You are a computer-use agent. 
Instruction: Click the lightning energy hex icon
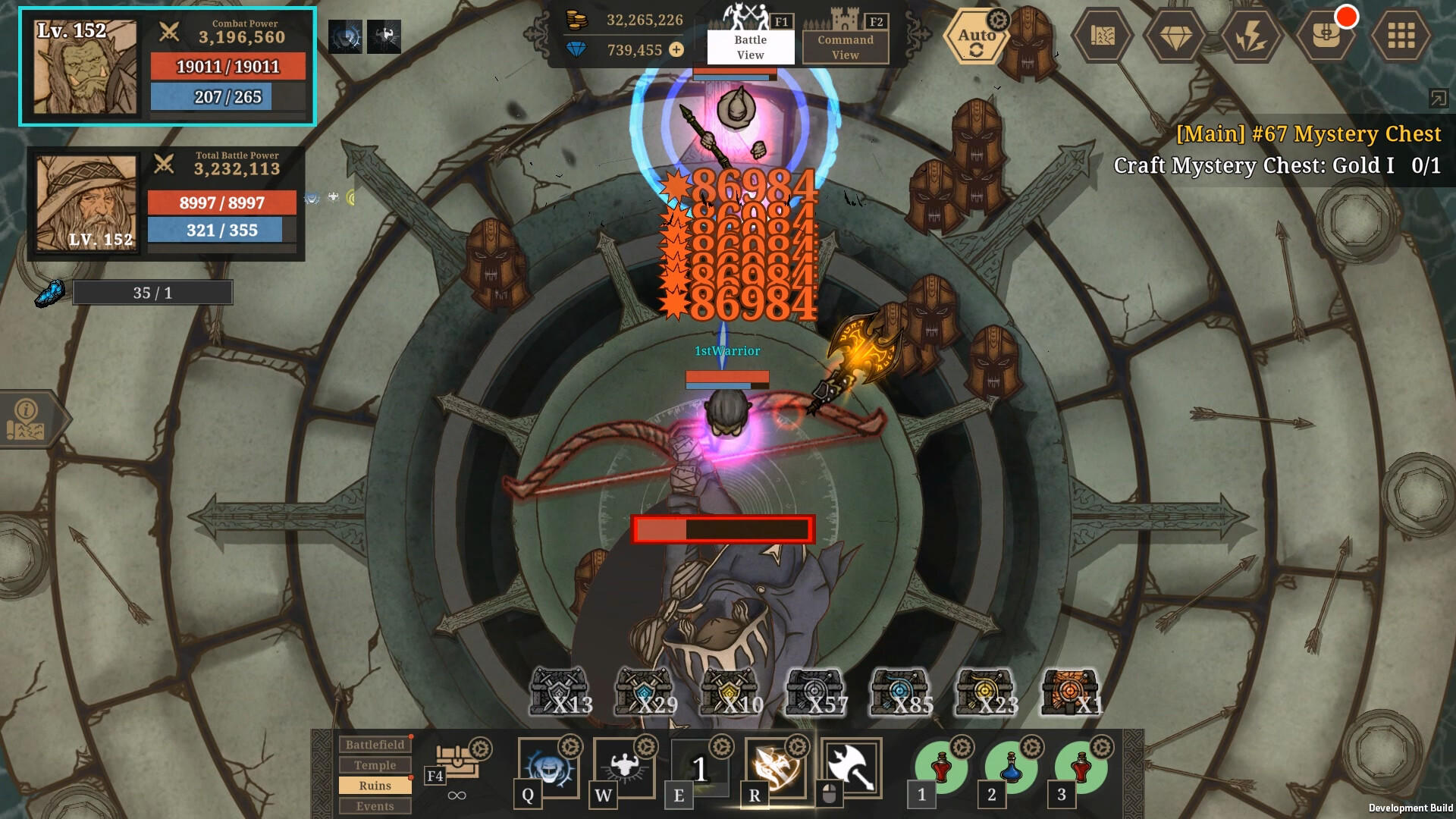1251,34
